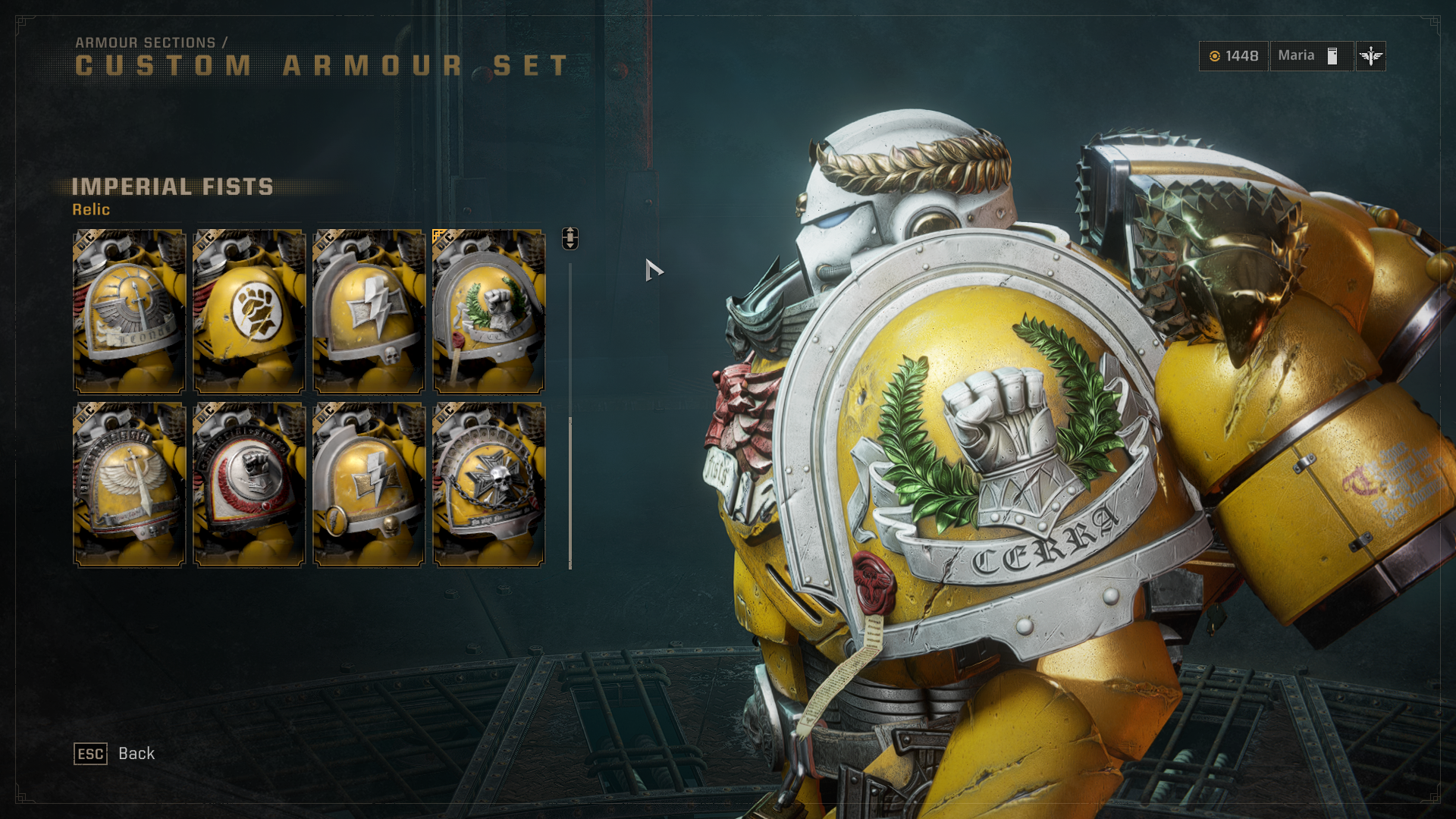Return to Armour Sections breadcrumb
The width and height of the screenshot is (1456, 819).
click(146, 42)
